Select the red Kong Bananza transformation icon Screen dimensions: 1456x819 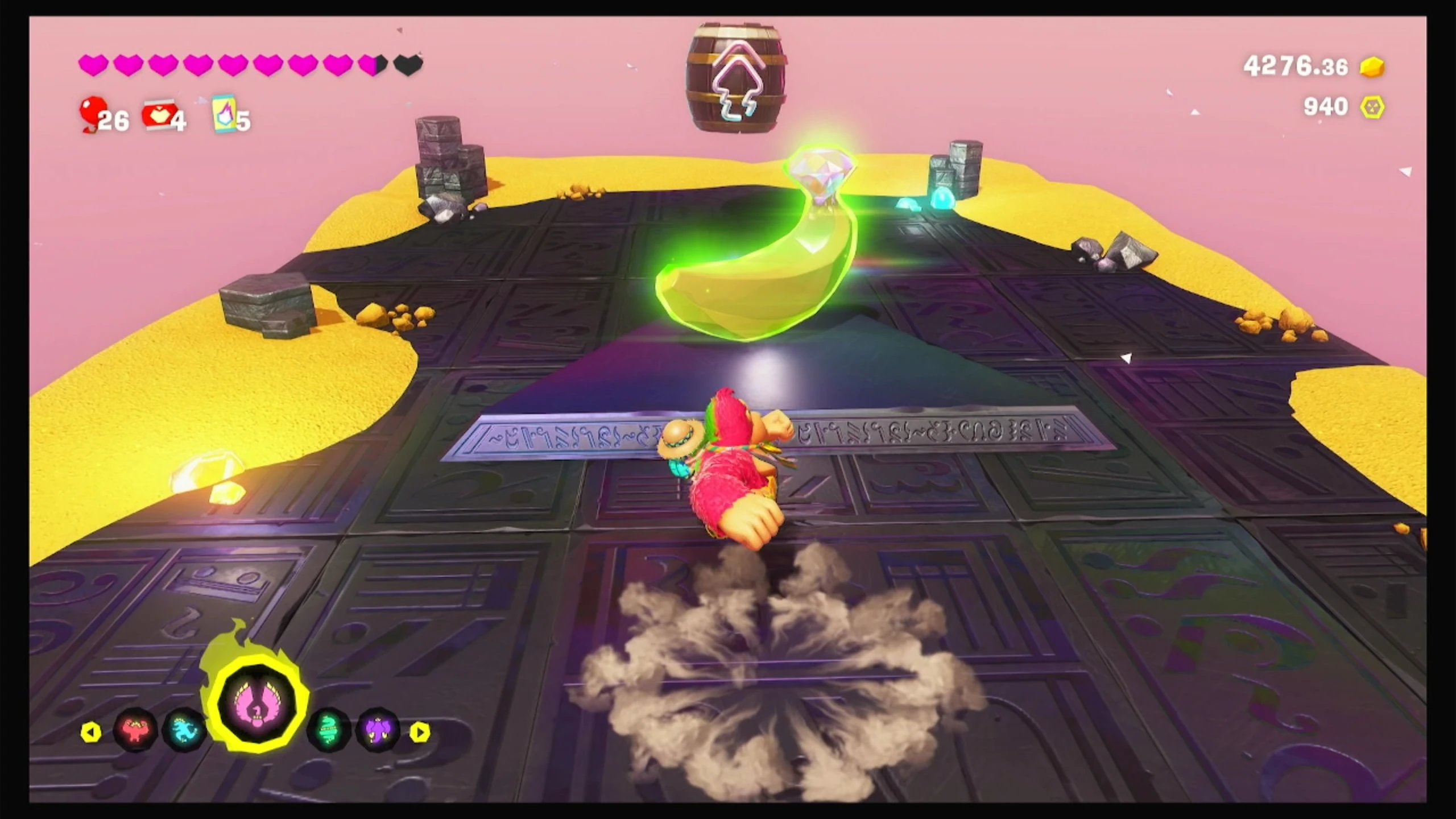click(x=135, y=730)
